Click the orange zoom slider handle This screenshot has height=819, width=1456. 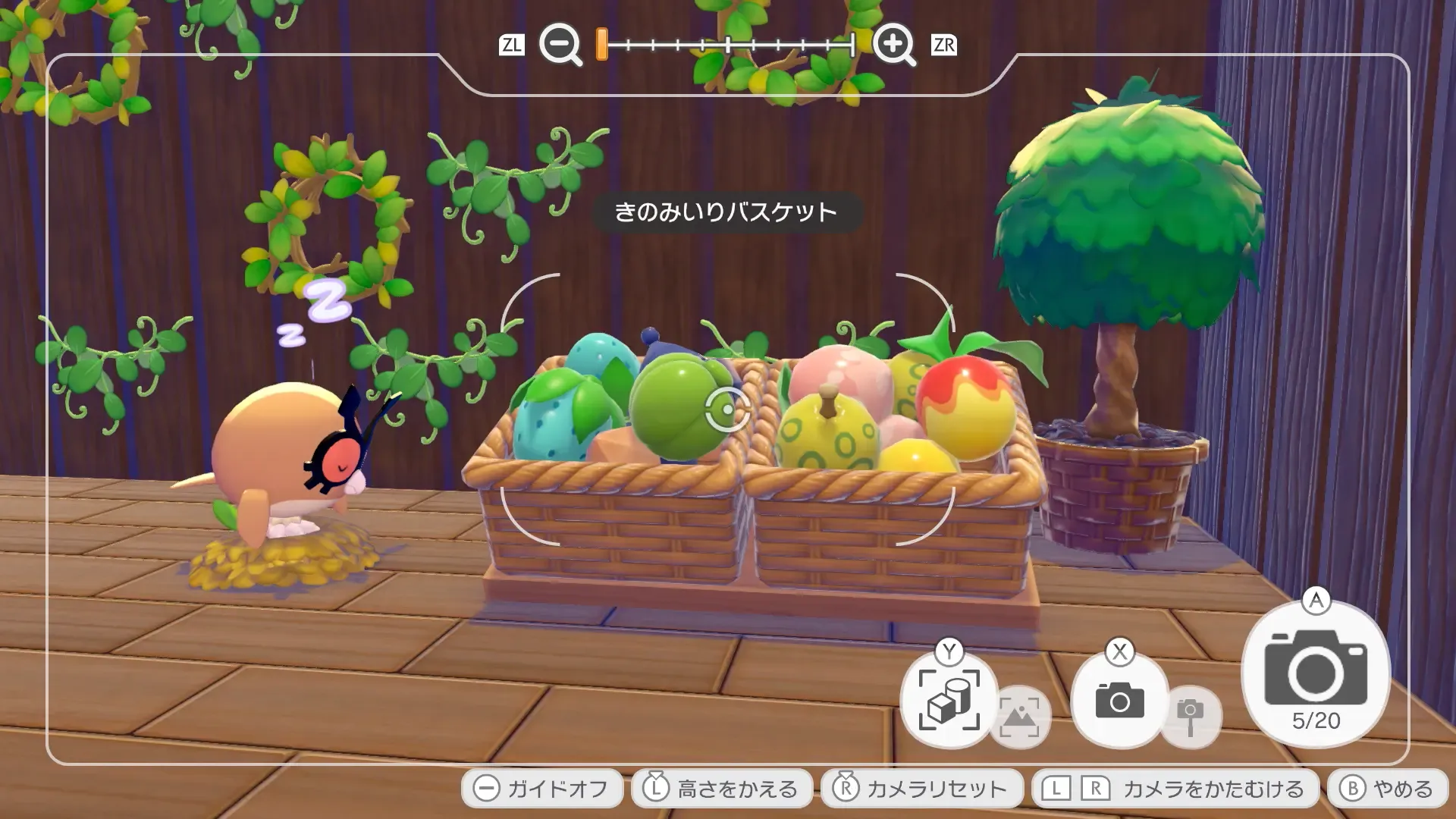click(x=601, y=44)
